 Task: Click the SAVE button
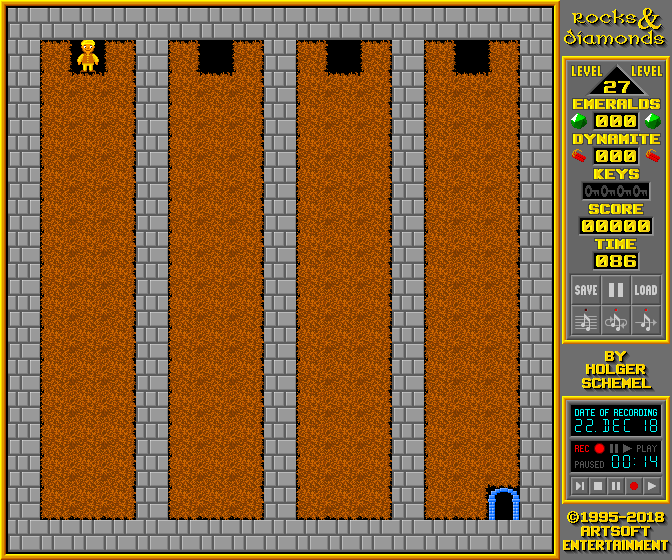click(x=586, y=290)
